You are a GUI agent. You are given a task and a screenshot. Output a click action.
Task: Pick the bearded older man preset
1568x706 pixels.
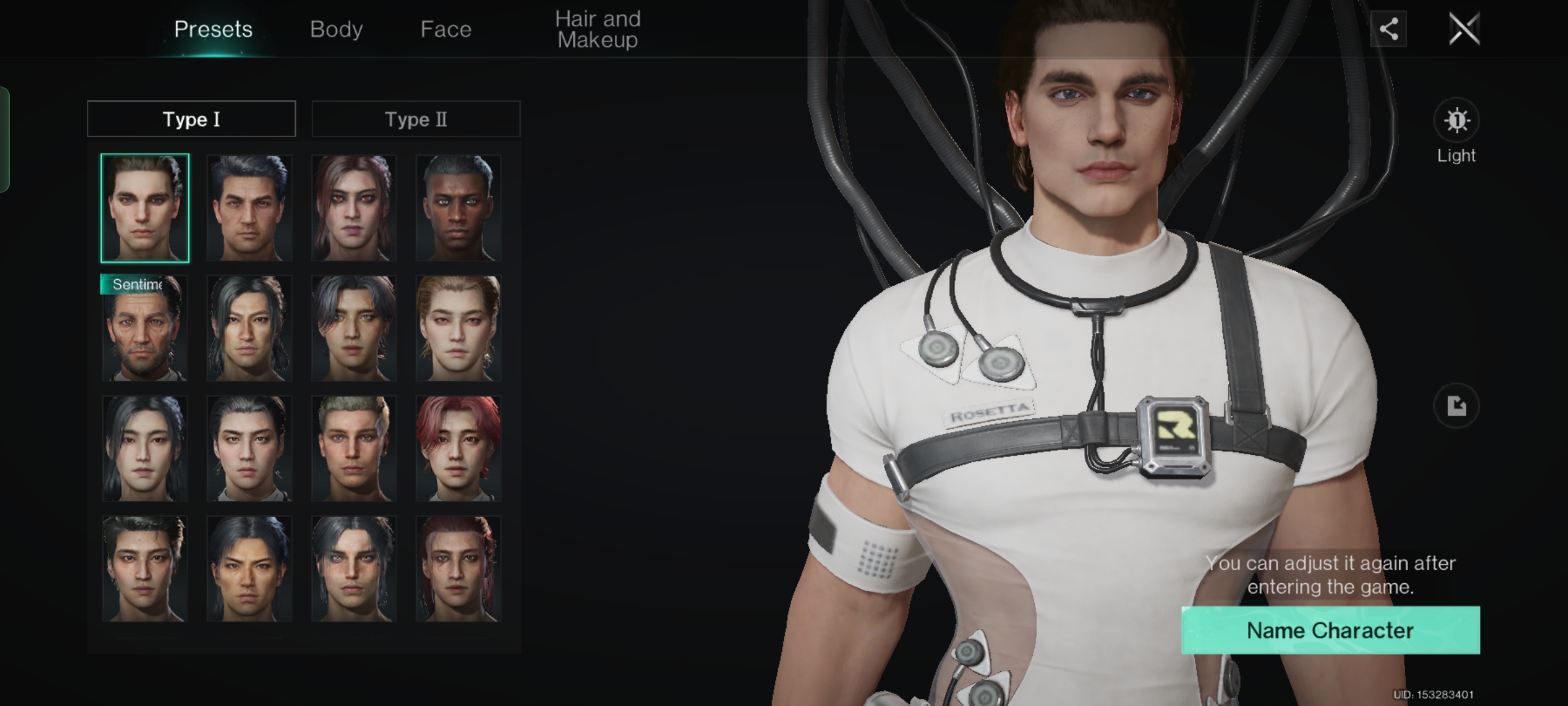point(144,329)
